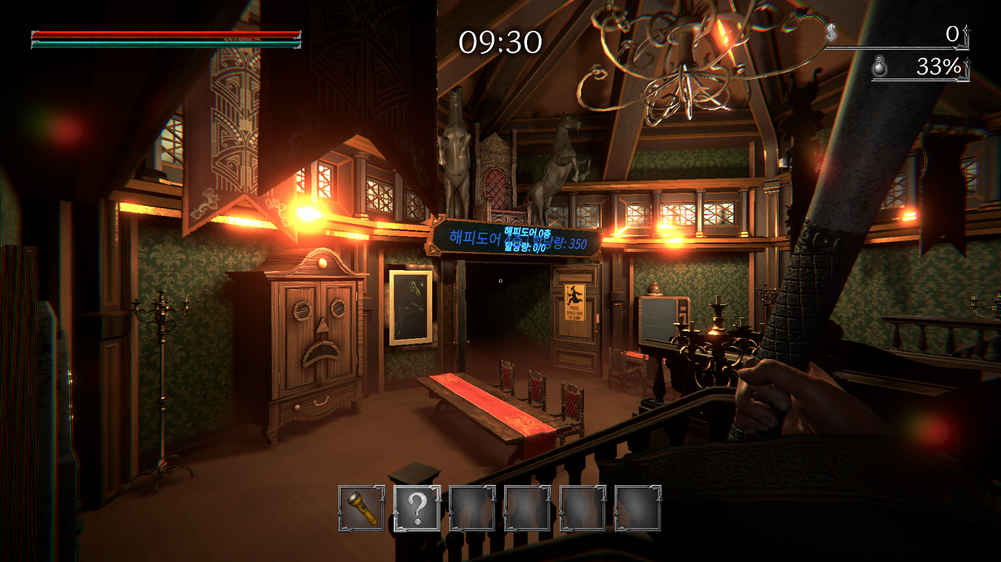The width and height of the screenshot is (1001, 562).
Task: Choose the question mark item slot
Action: coord(417,508)
